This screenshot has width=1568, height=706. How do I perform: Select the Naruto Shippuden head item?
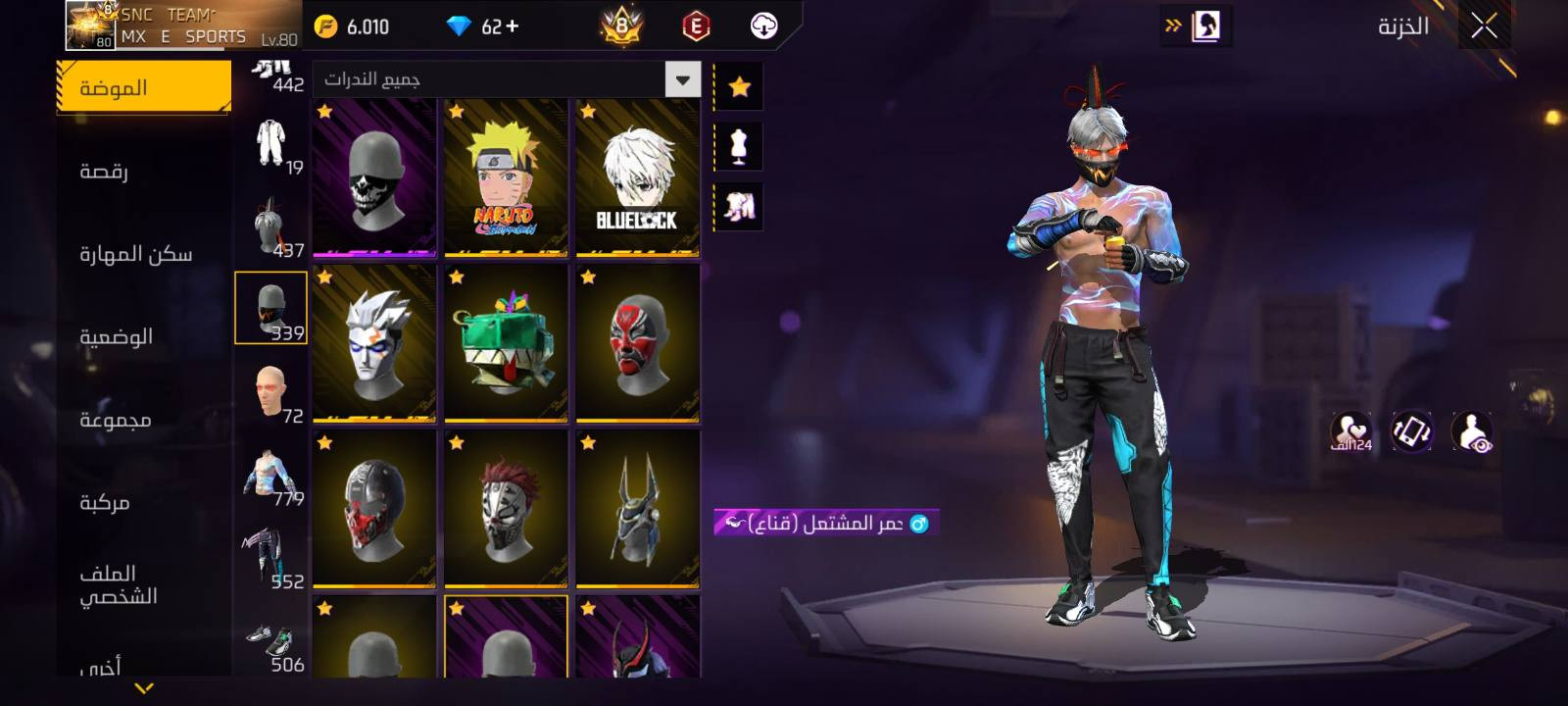[506, 178]
